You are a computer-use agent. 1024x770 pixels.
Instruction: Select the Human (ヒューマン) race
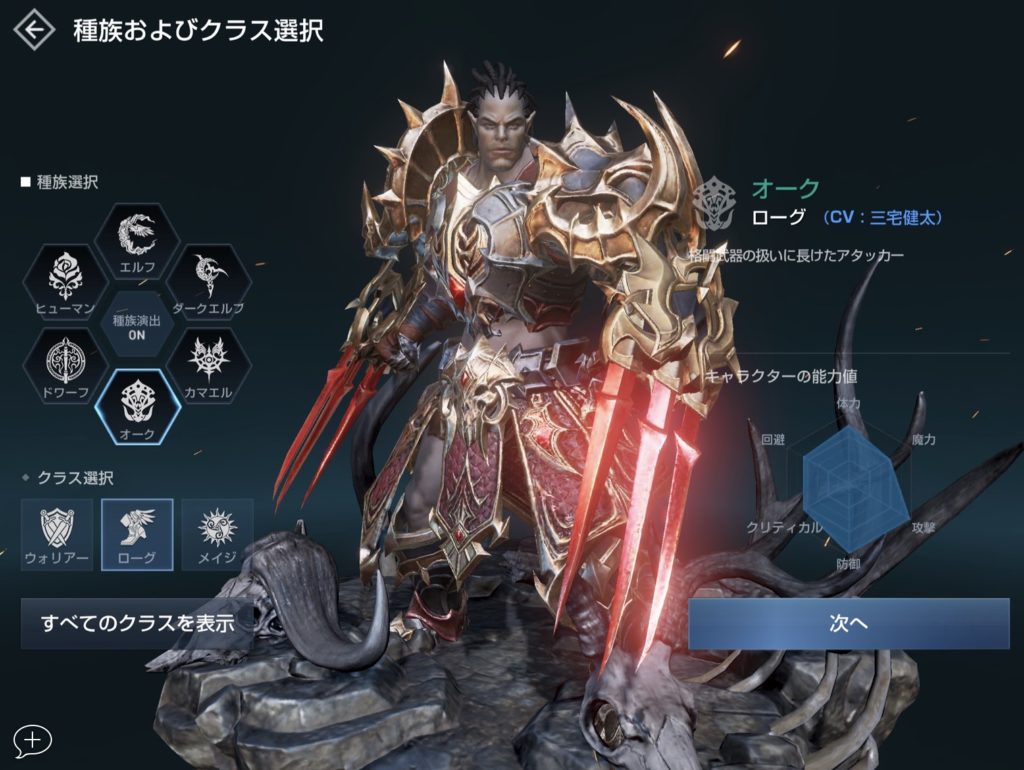coord(65,283)
